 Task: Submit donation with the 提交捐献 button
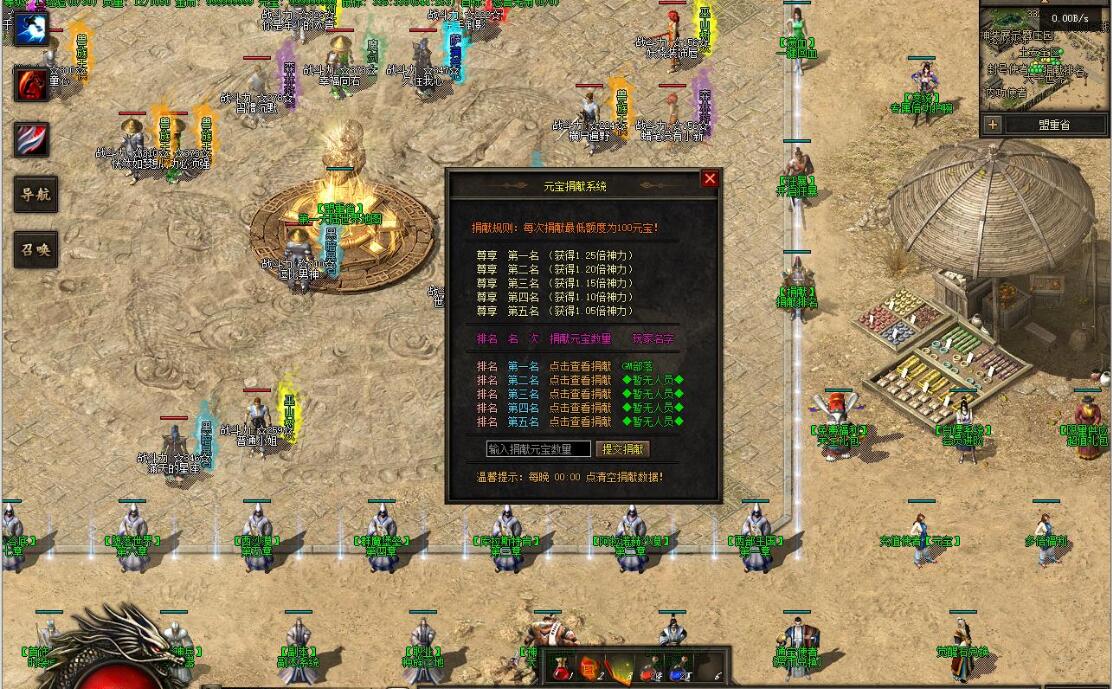coord(623,450)
